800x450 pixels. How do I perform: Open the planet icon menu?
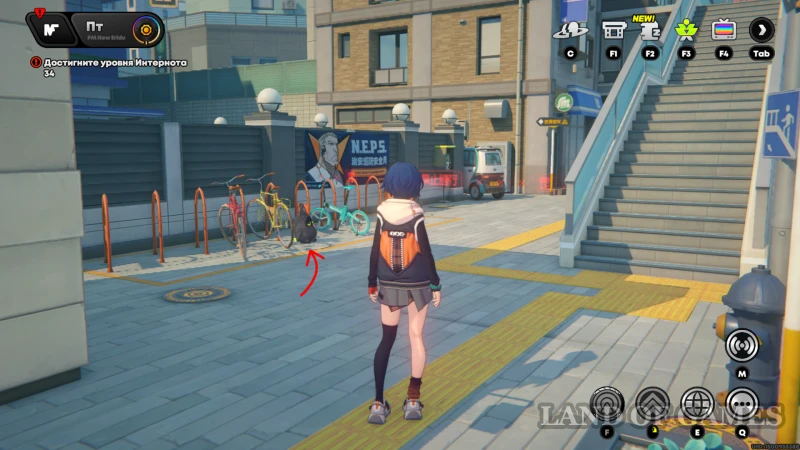point(570,30)
